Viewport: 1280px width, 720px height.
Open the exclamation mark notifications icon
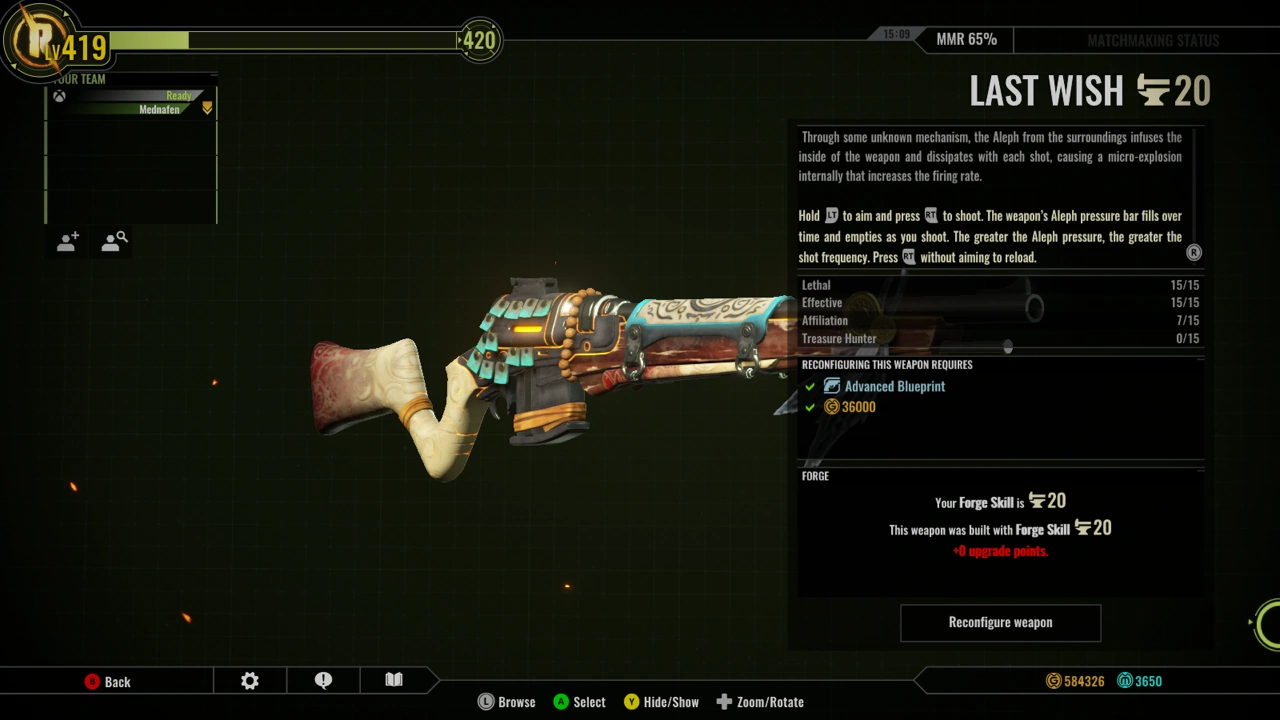[323, 681]
